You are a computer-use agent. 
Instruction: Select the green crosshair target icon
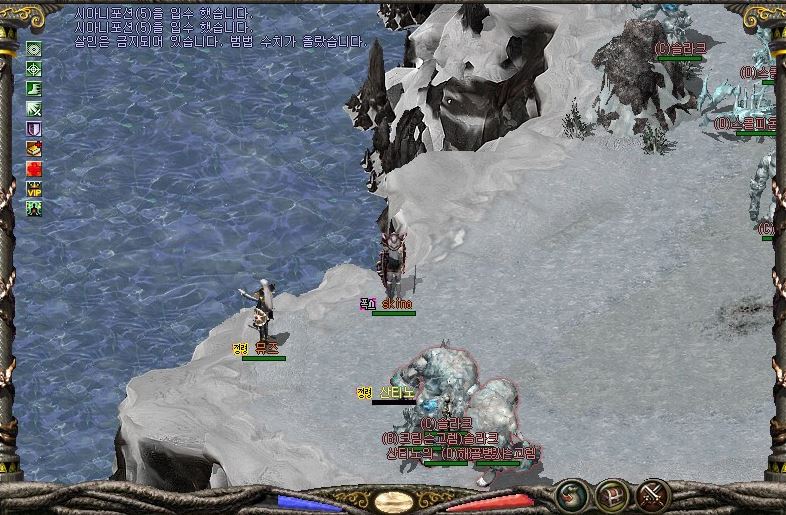[34, 68]
